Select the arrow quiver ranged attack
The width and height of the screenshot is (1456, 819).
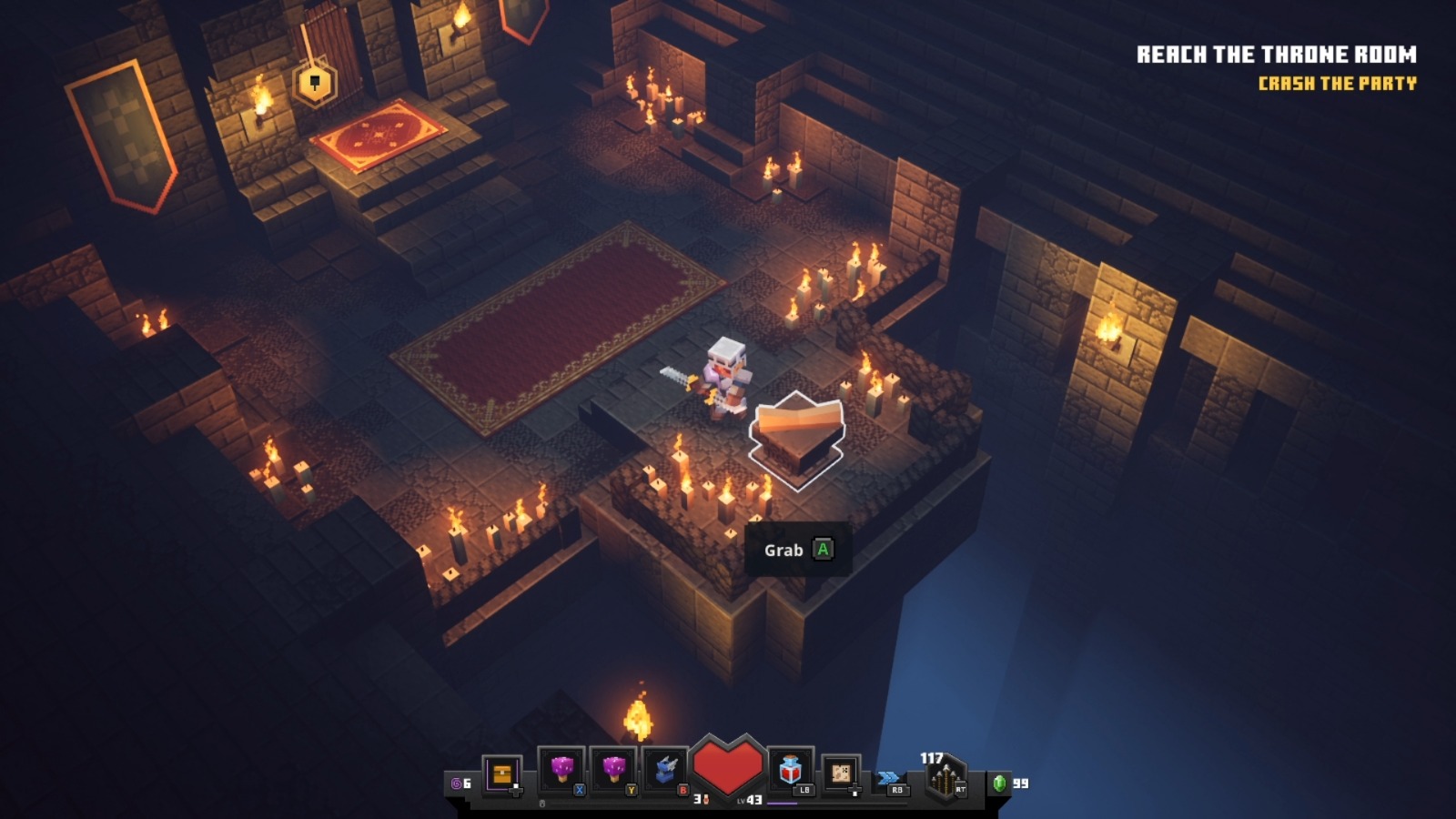coord(945,780)
